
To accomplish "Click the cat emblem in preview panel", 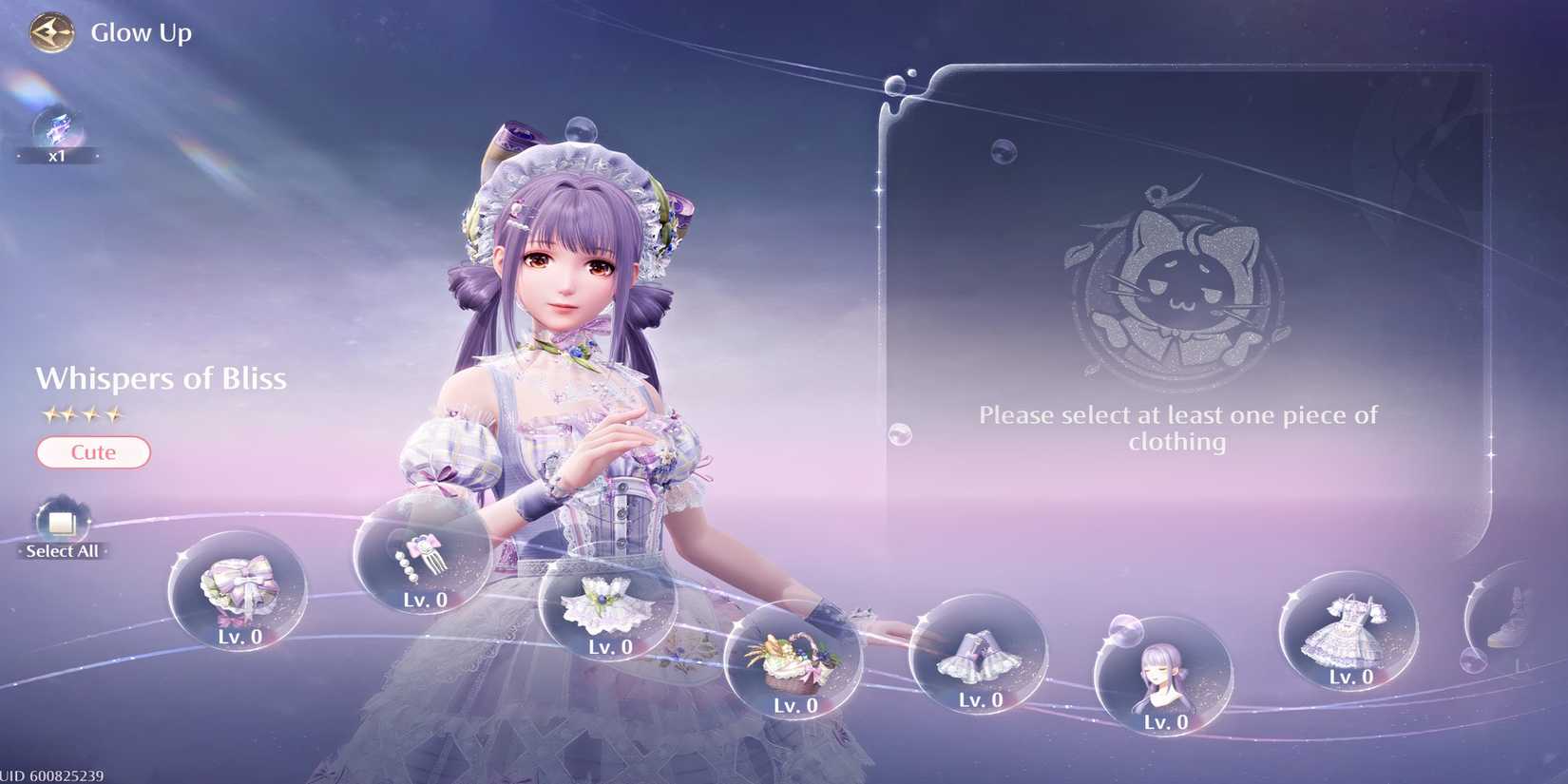I will coord(1178,285).
